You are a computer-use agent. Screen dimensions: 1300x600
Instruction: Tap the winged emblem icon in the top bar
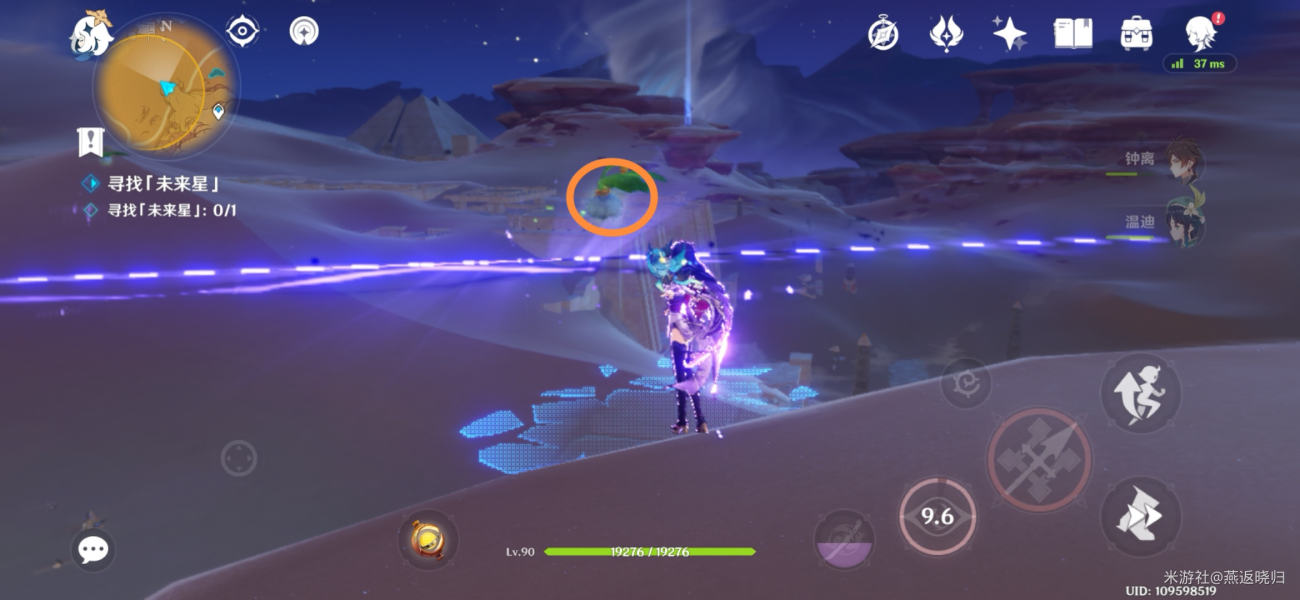pos(945,34)
